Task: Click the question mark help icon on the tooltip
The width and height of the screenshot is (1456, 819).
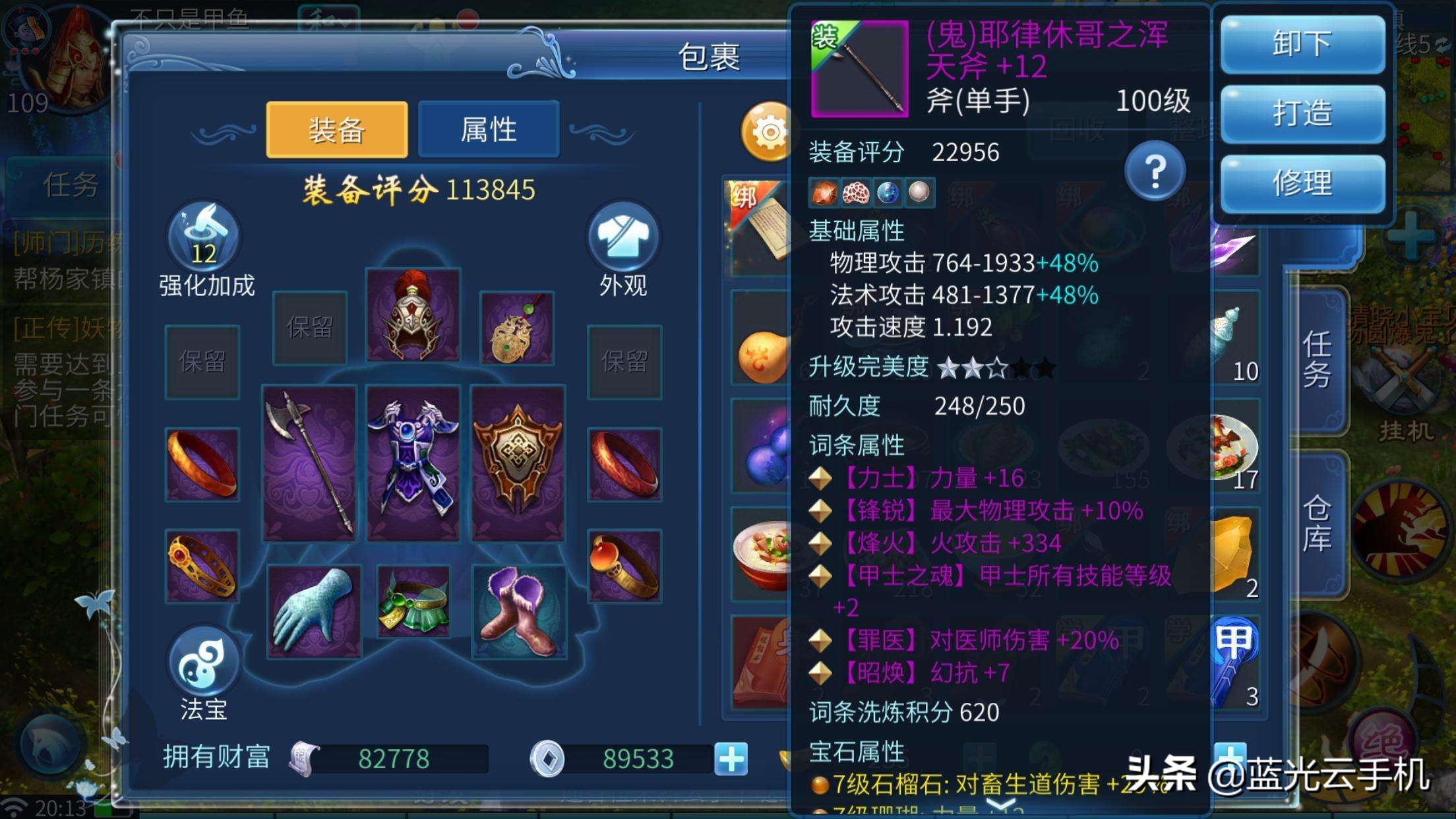Action: point(1155,170)
